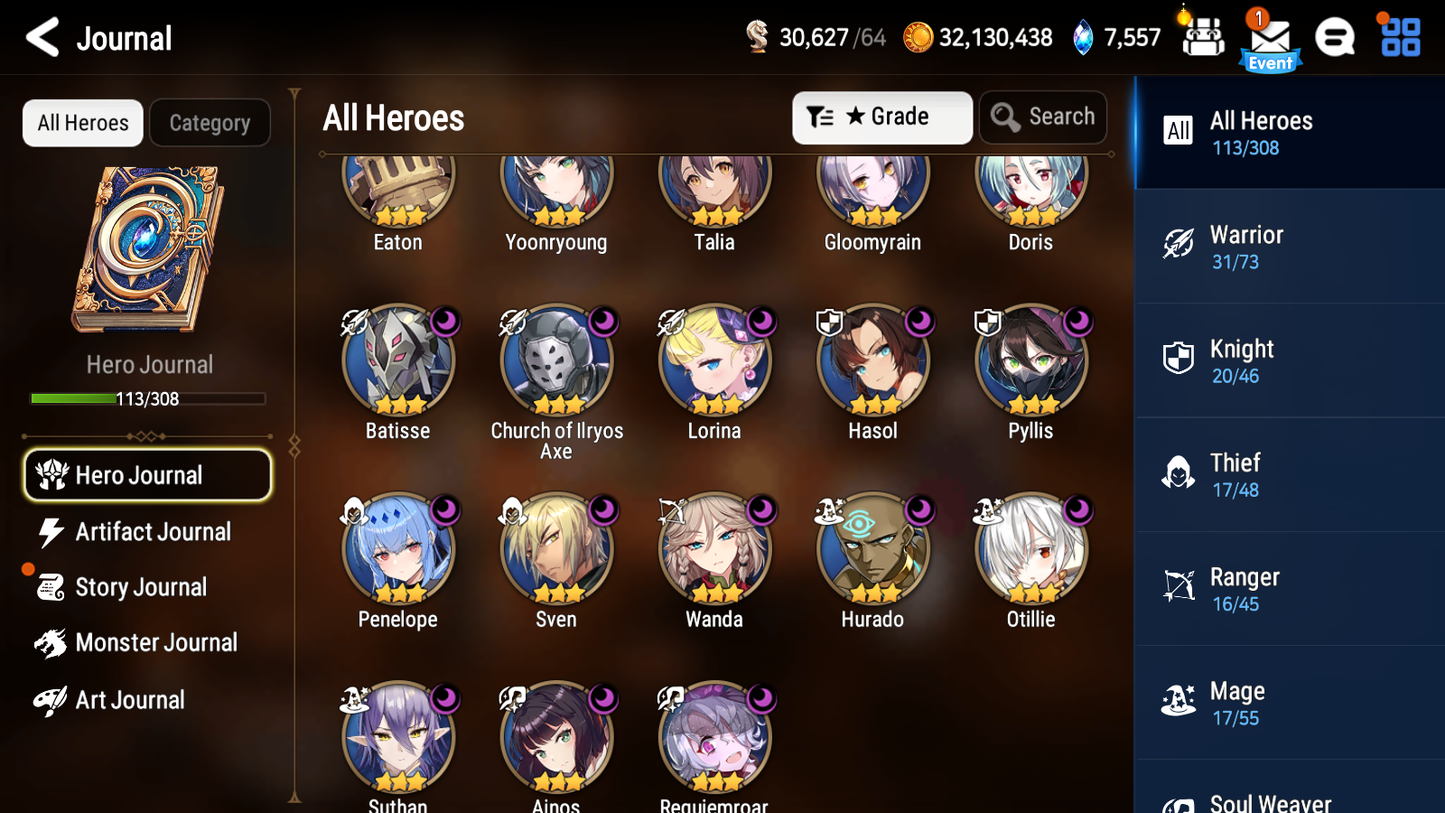Switch to the Category tab
Viewport: 1445px width, 813px height.
click(210, 122)
